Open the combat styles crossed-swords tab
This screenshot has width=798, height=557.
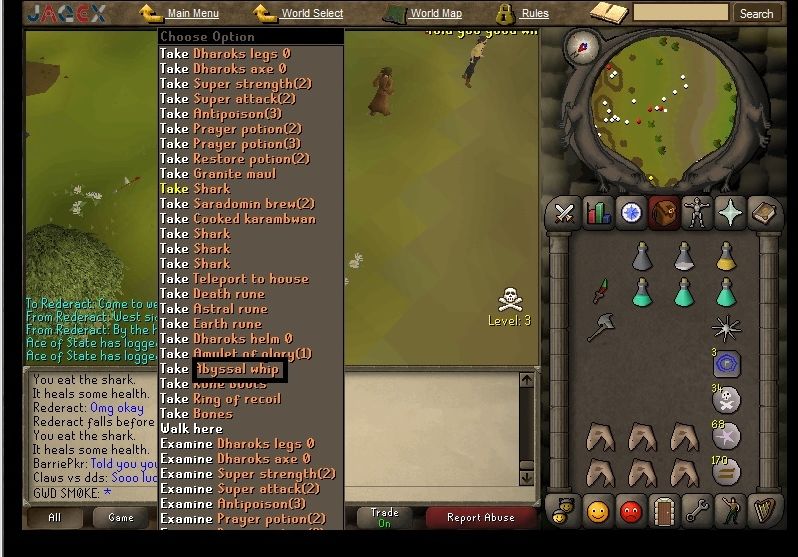(565, 213)
